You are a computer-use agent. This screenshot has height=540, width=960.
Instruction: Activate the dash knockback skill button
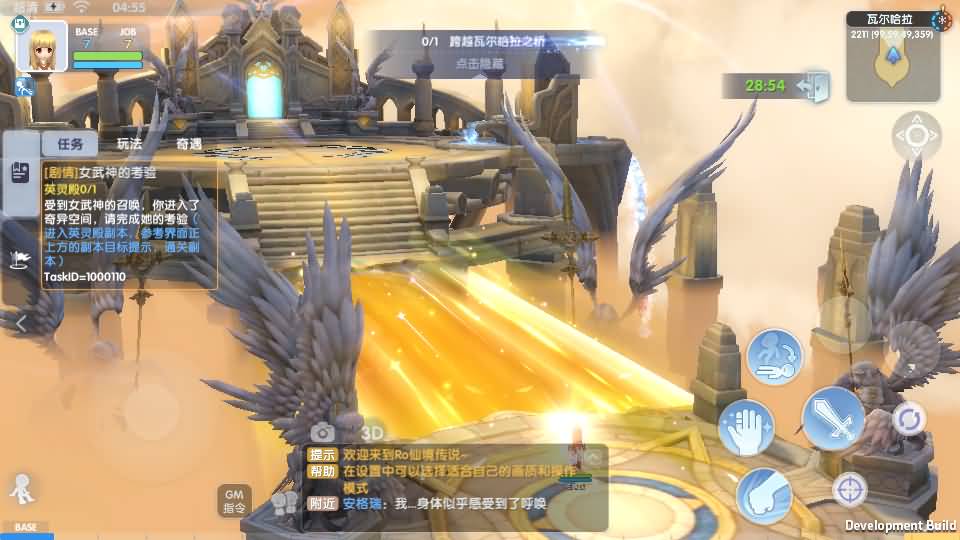click(x=774, y=357)
